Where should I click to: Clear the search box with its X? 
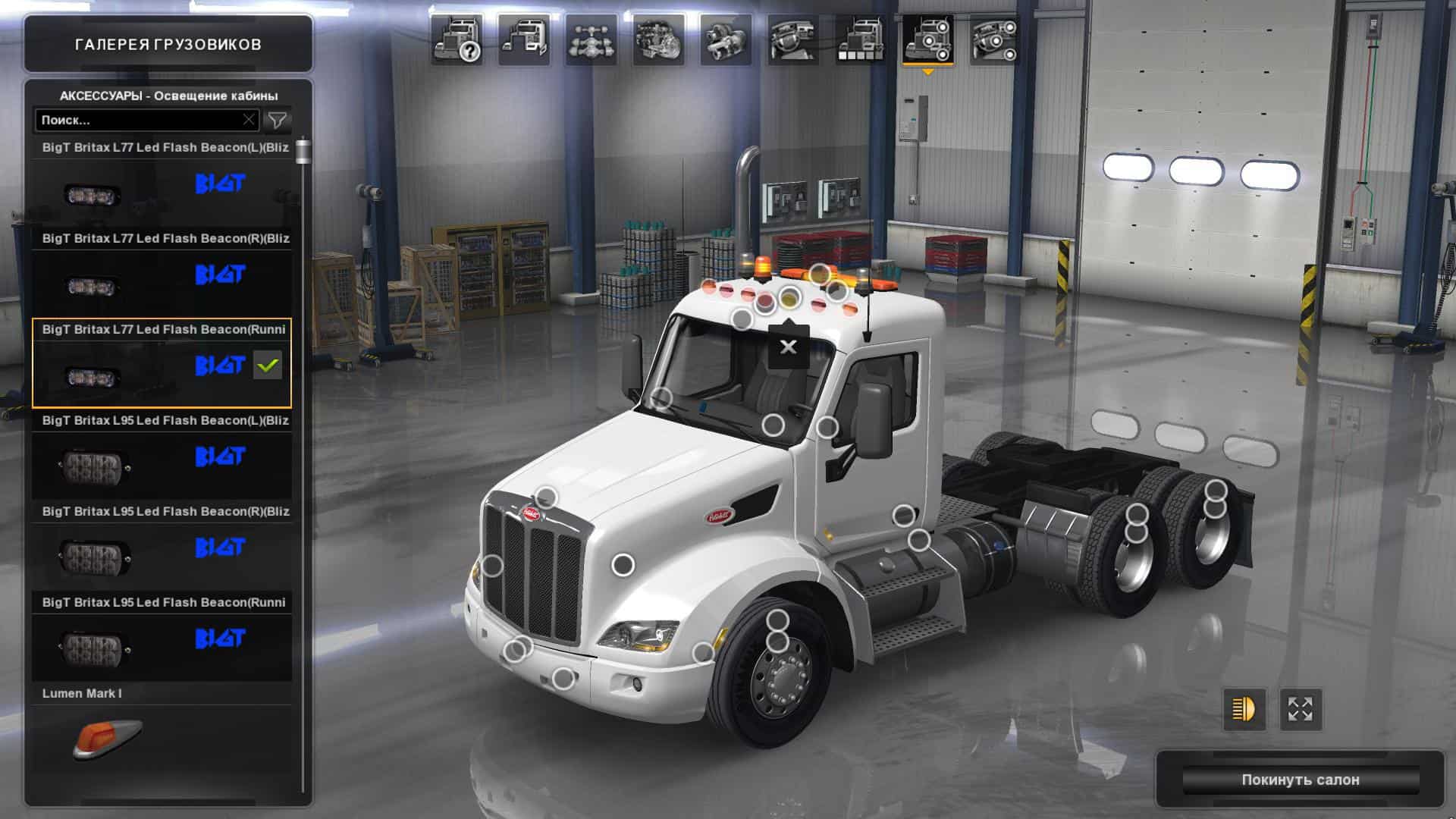point(249,120)
